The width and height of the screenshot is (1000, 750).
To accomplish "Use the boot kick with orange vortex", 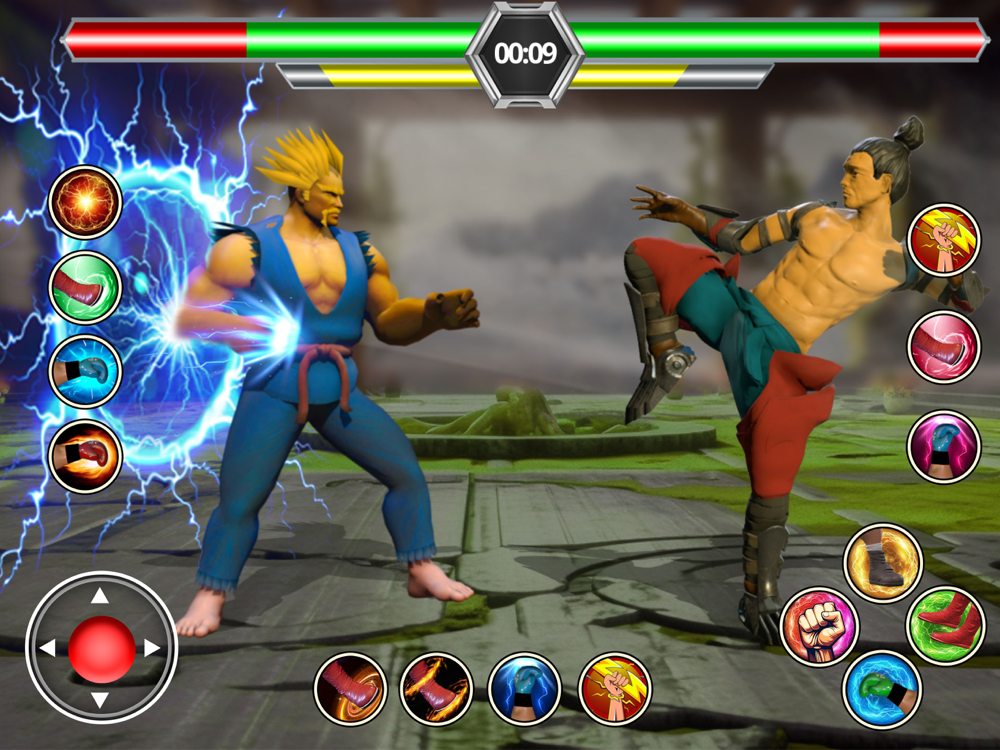I will (x=350, y=689).
